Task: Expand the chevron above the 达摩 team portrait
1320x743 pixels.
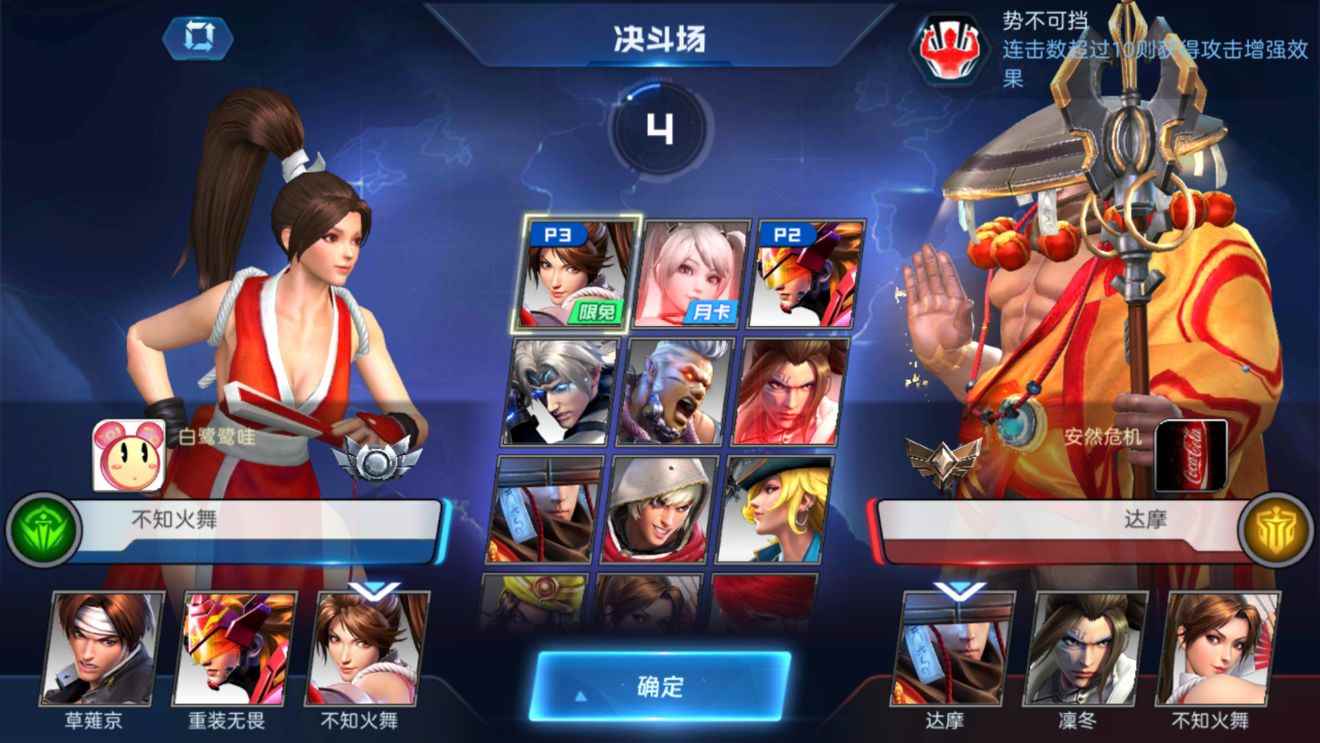Action: click(961, 590)
